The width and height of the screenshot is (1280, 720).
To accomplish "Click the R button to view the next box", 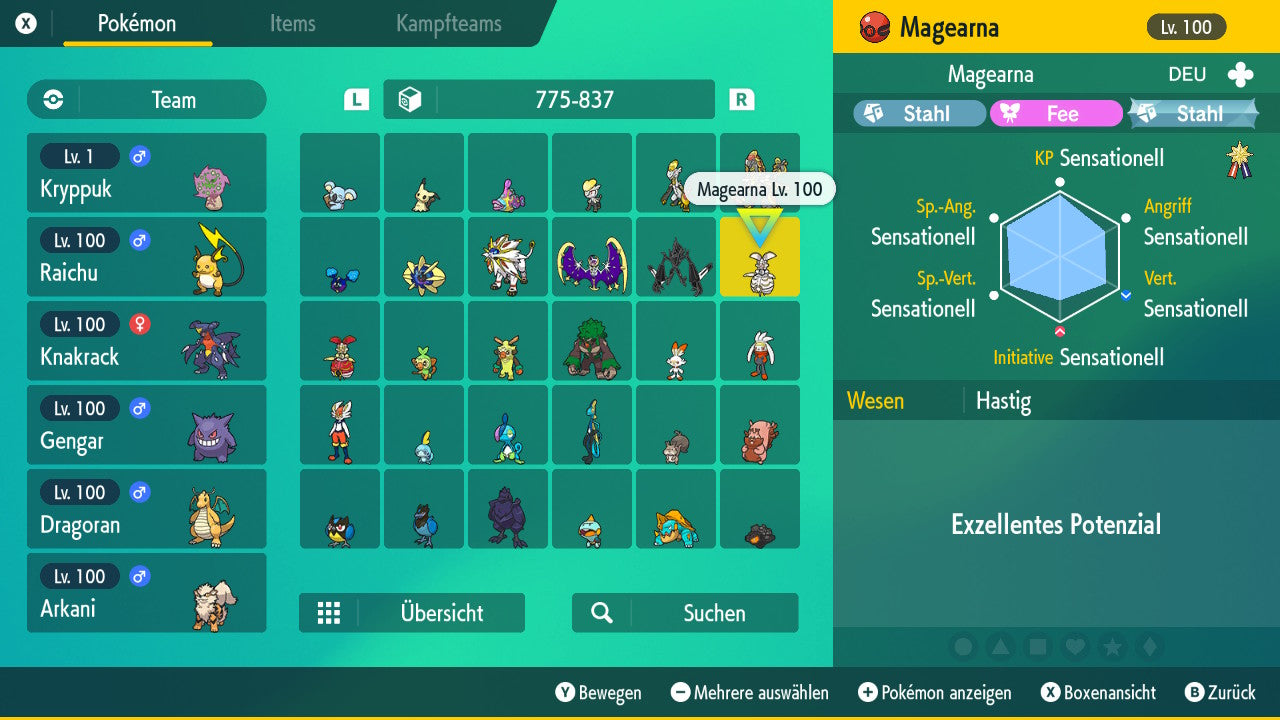I will [x=741, y=99].
